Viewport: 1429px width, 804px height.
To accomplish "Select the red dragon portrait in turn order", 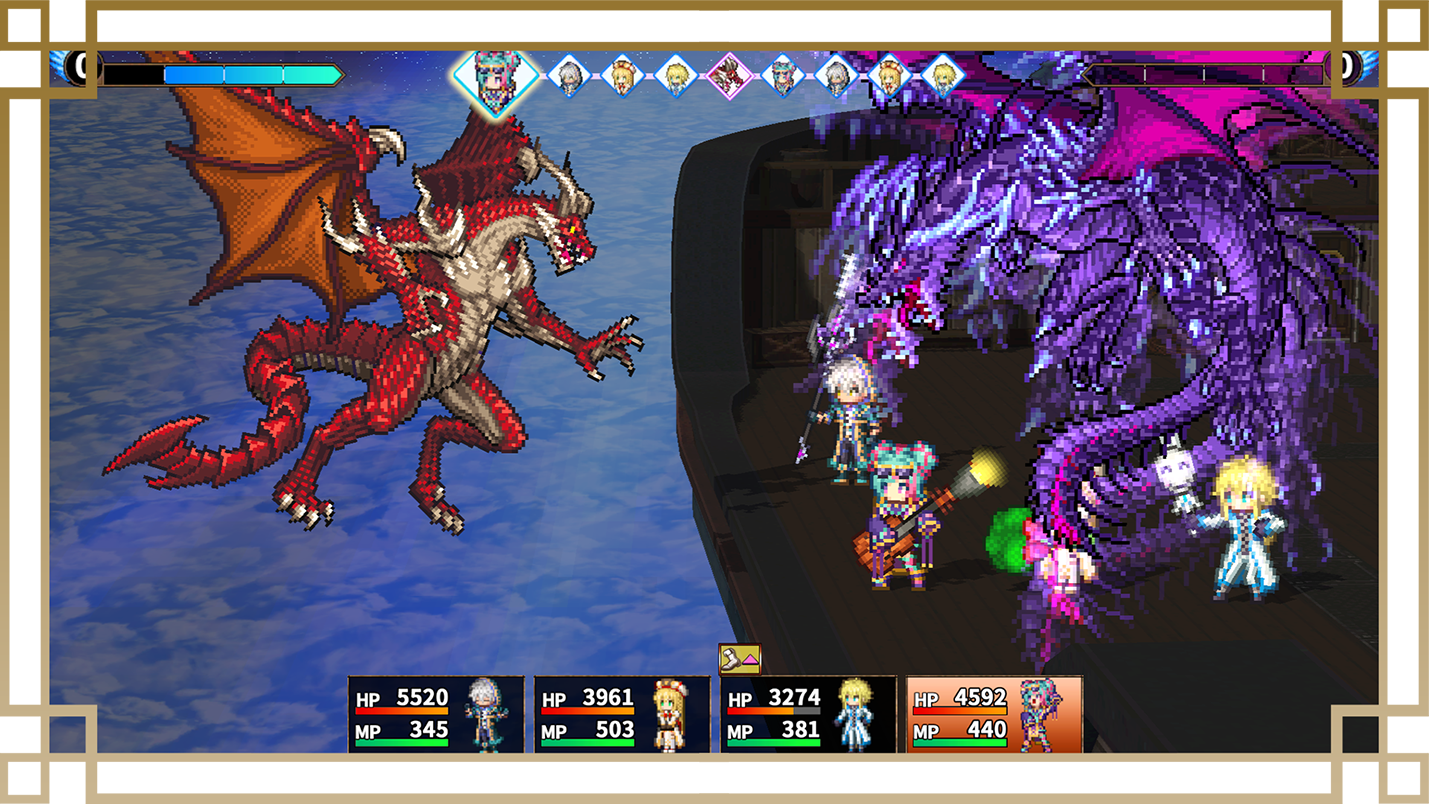I will point(729,76).
